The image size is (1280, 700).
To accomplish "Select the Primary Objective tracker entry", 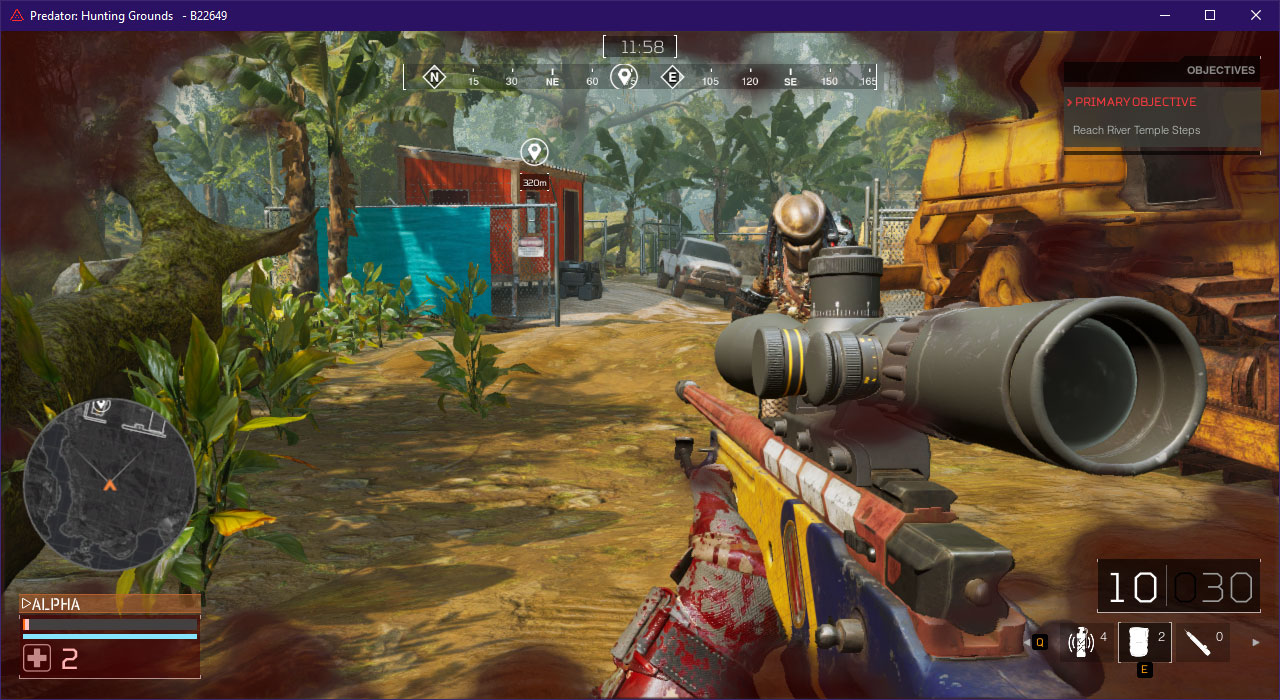I will [1135, 102].
